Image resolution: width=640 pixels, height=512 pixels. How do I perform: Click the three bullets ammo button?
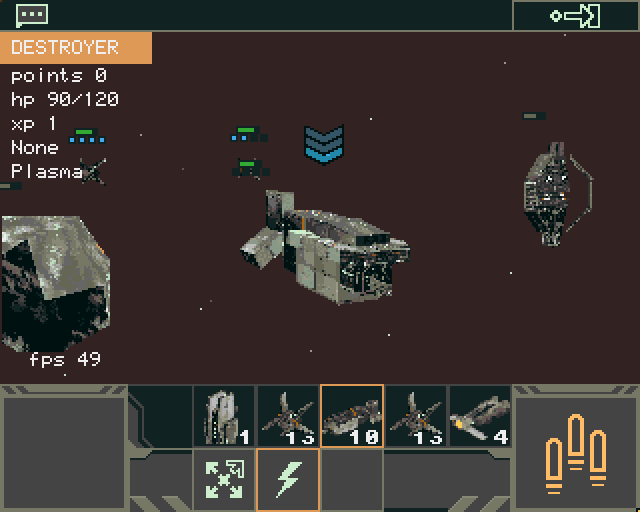tap(575, 450)
